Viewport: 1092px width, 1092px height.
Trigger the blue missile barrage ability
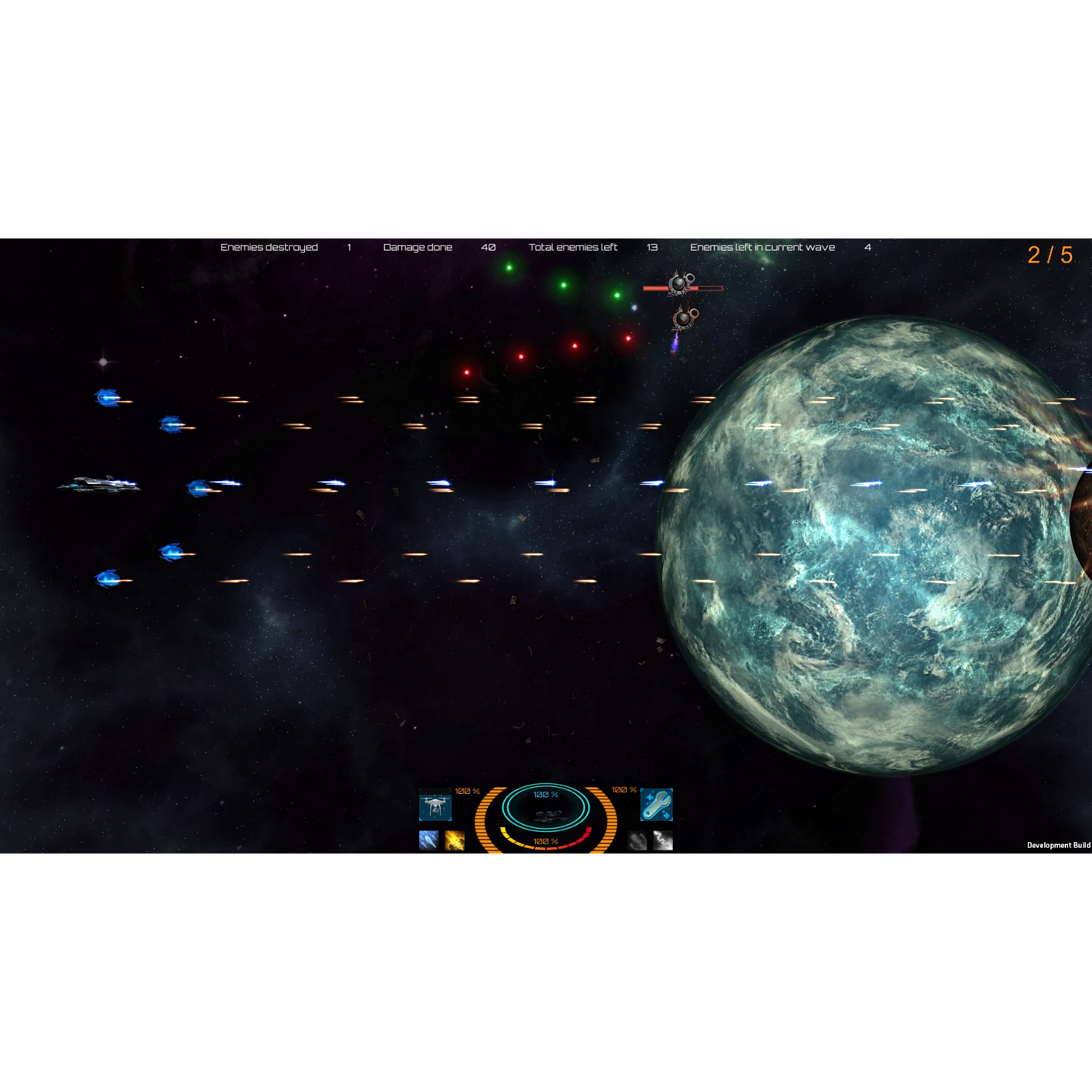pyautogui.click(x=428, y=839)
